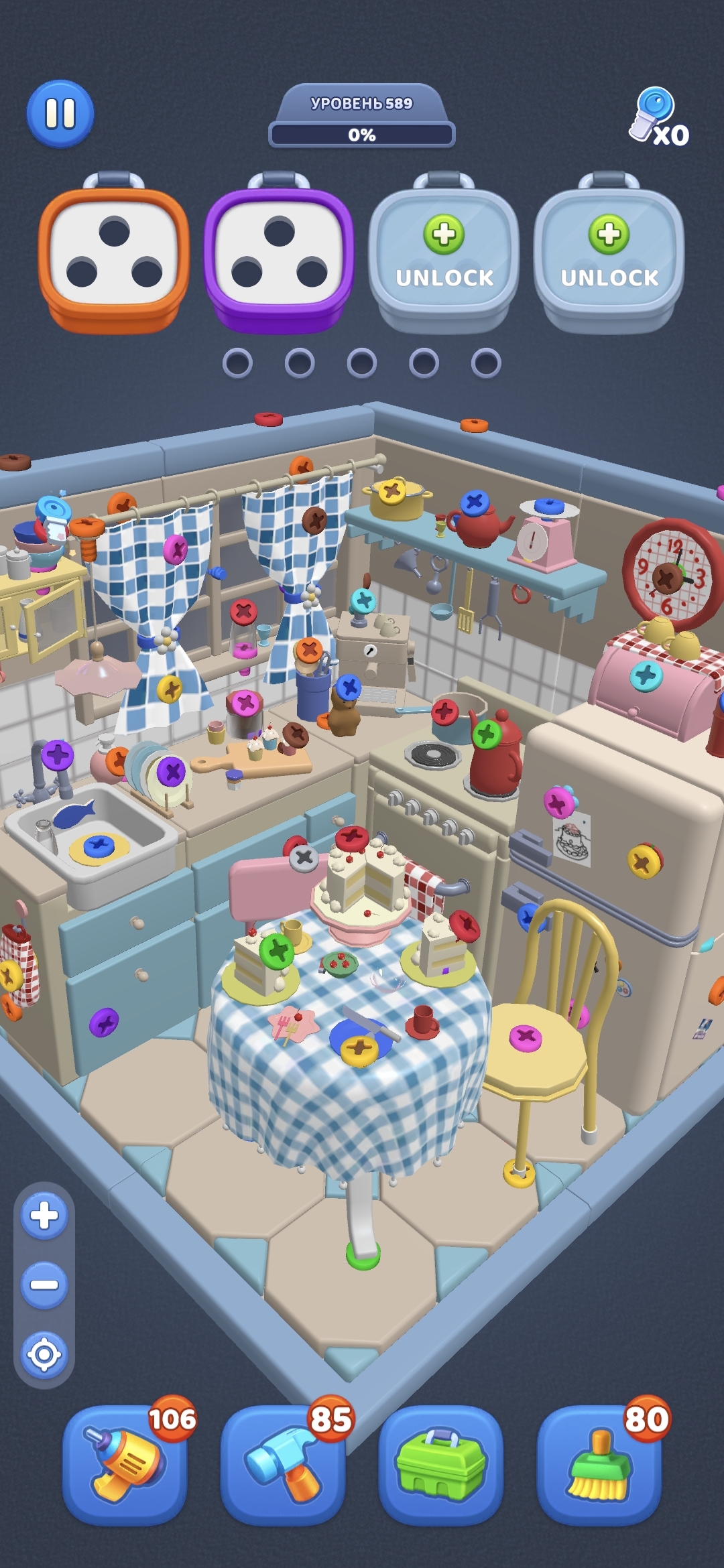Tap the brown screw on the wall clock
The width and height of the screenshot is (724, 1568).
[667, 578]
